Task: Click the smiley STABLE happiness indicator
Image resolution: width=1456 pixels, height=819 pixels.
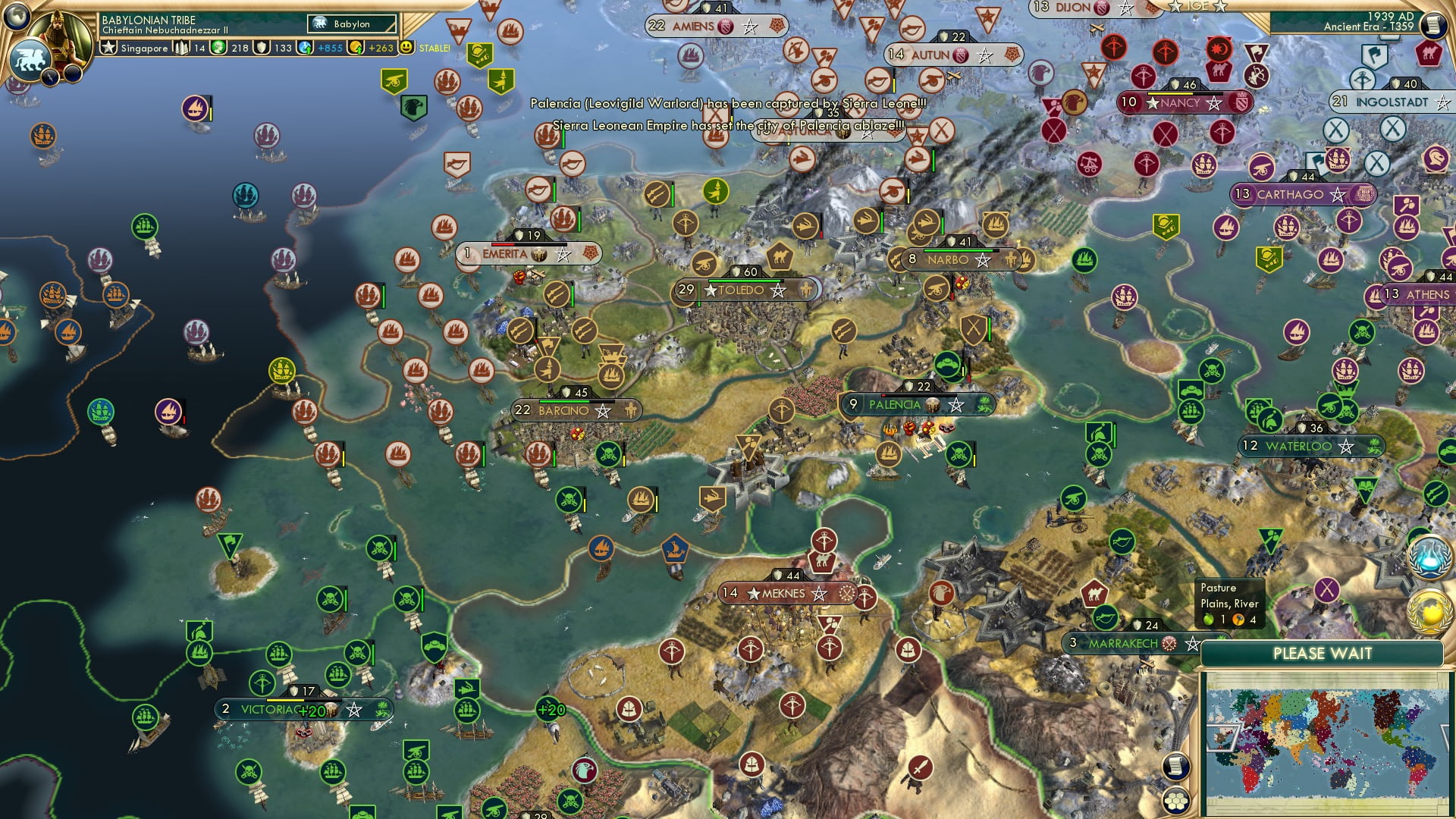Action: click(404, 47)
